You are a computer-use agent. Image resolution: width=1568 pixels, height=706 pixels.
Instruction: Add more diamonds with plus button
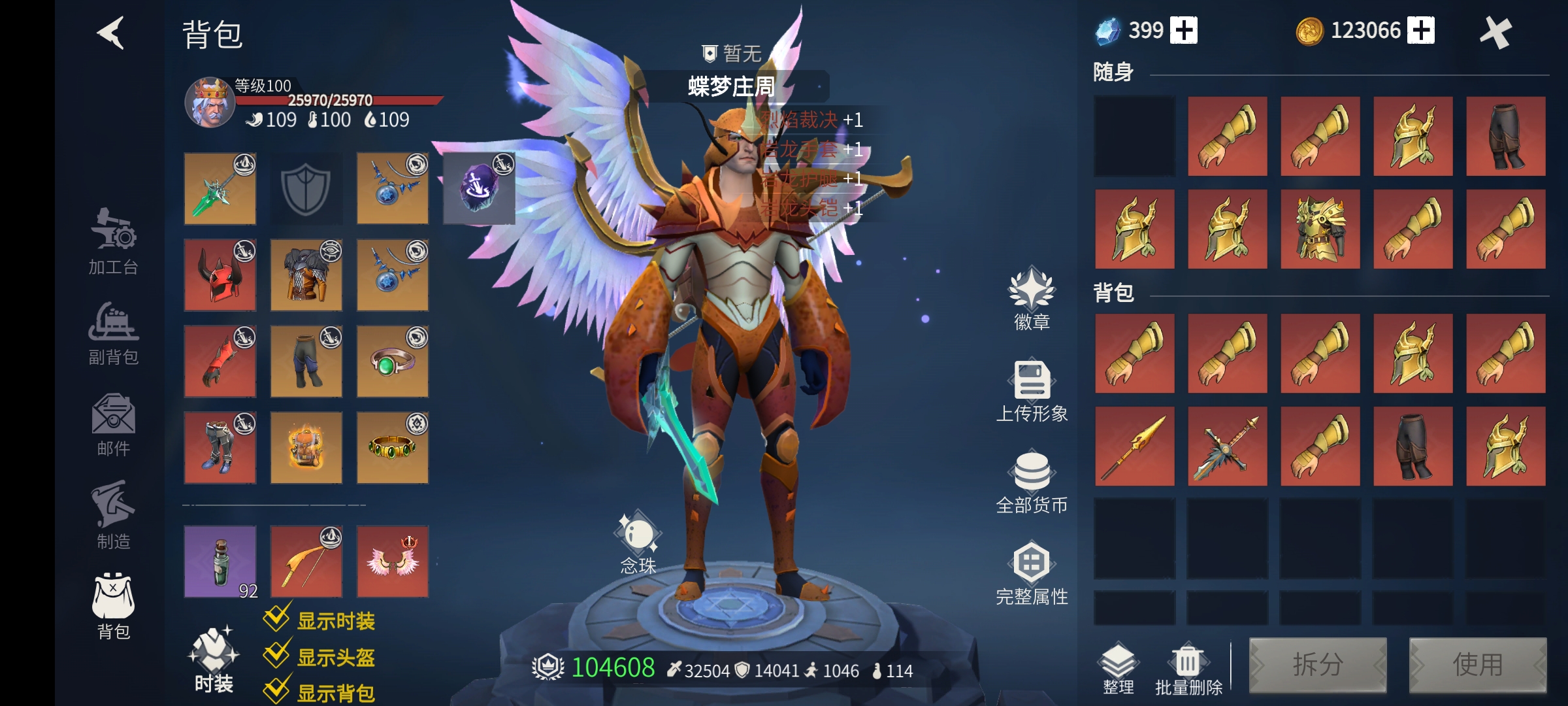click(x=1184, y=31)
